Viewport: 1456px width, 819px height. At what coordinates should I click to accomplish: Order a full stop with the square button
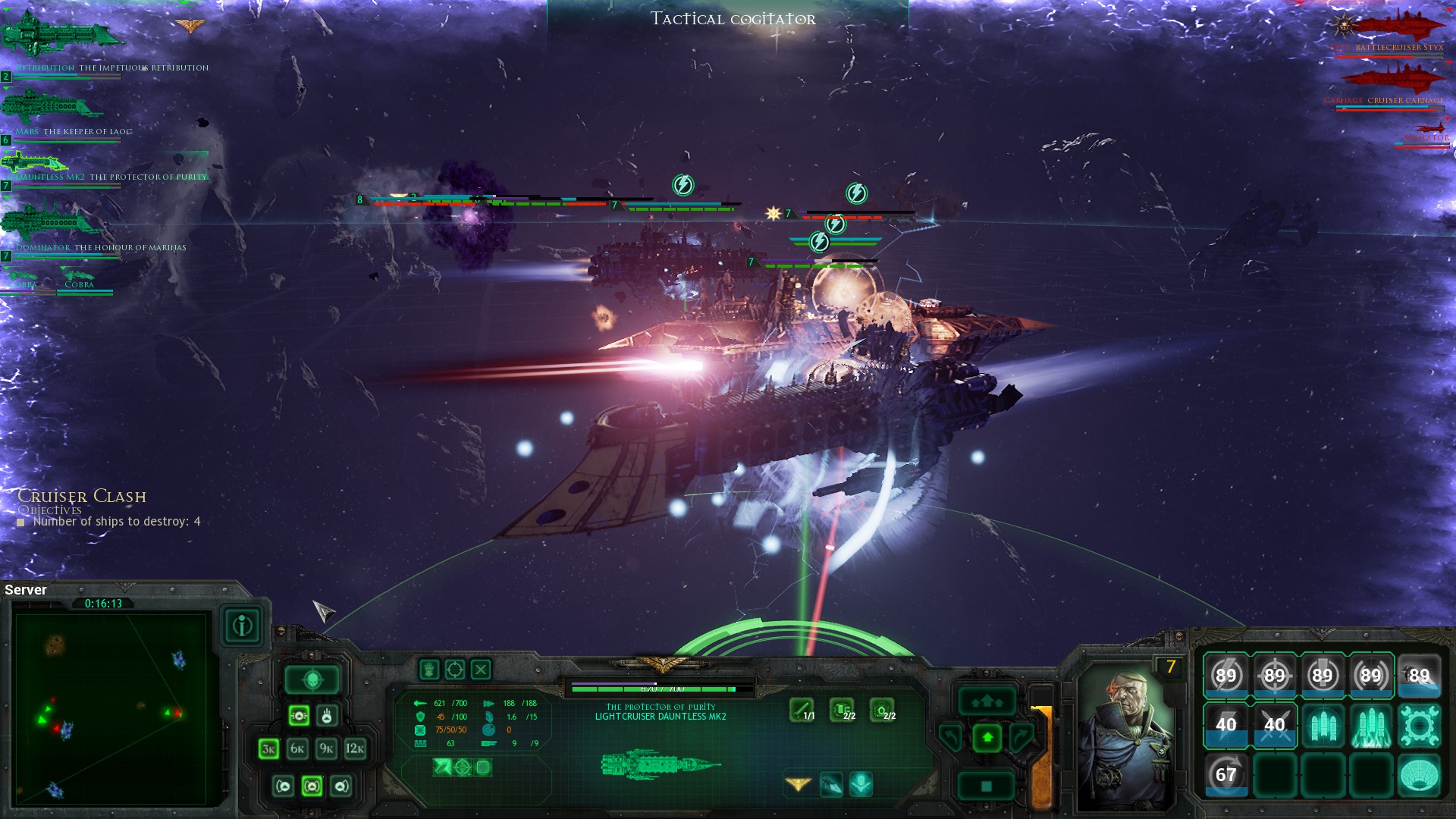(x=987, y=786)
